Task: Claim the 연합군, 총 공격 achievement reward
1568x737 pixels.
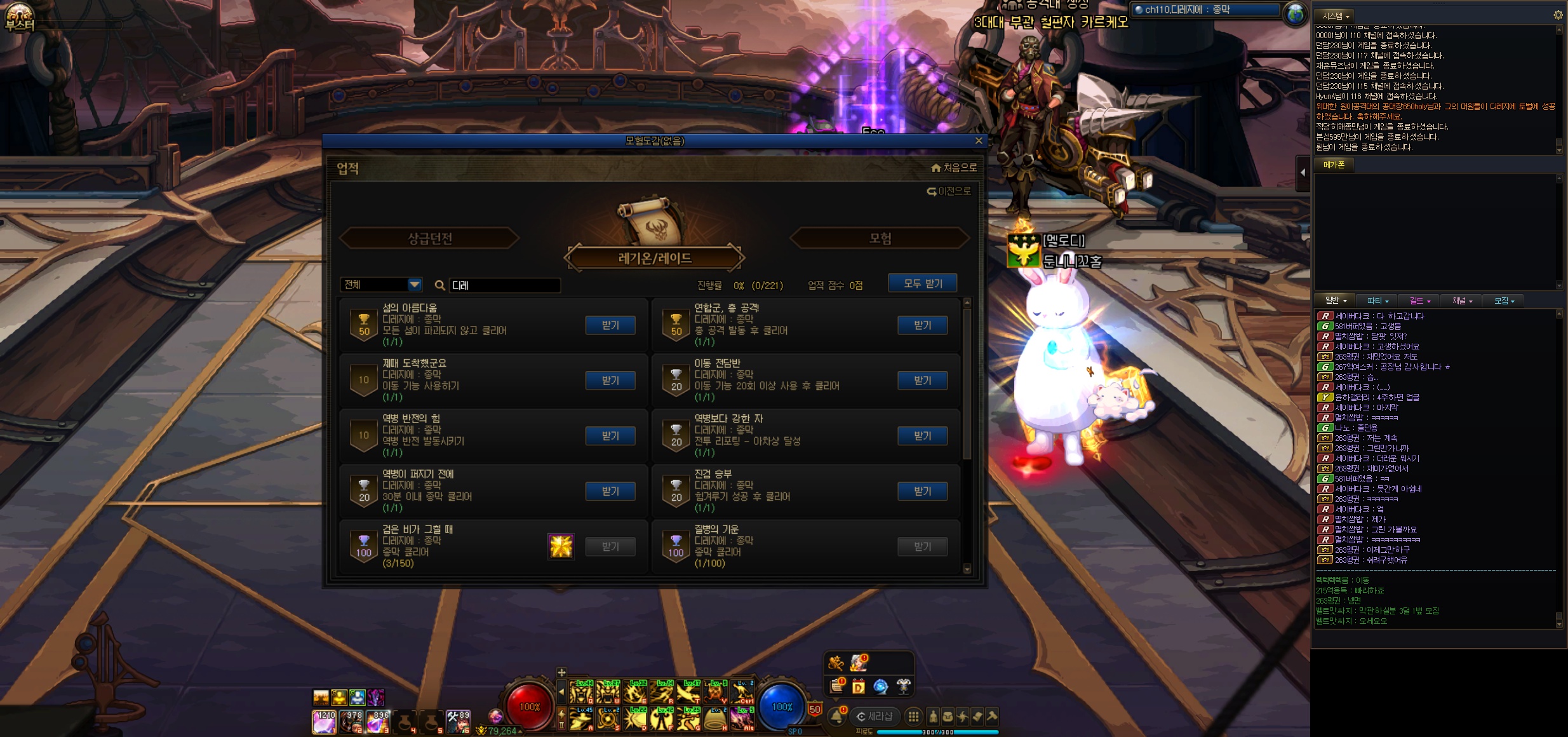Action: (x=922, y=325)
